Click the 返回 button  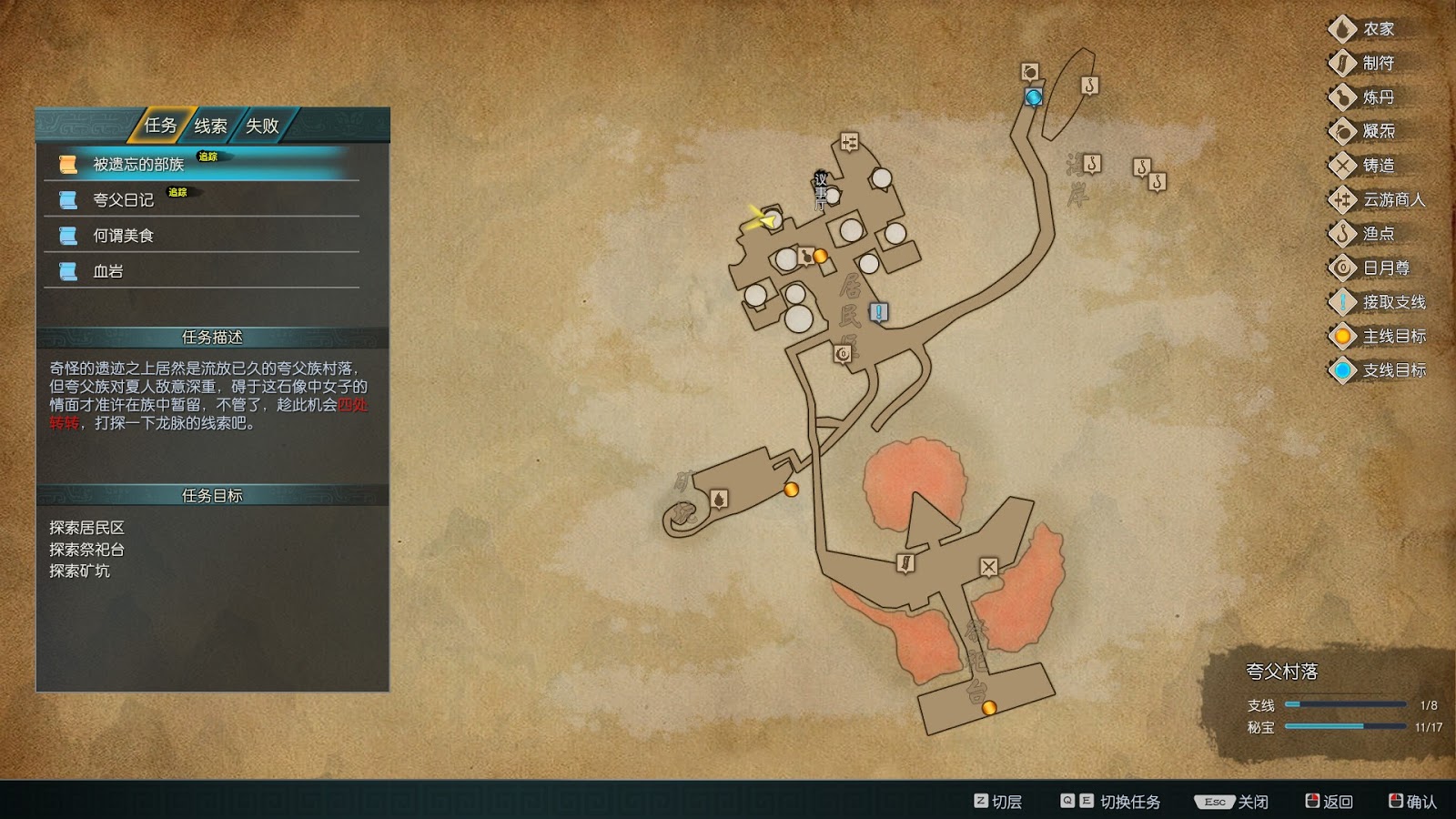click(x=1329, y=802)
